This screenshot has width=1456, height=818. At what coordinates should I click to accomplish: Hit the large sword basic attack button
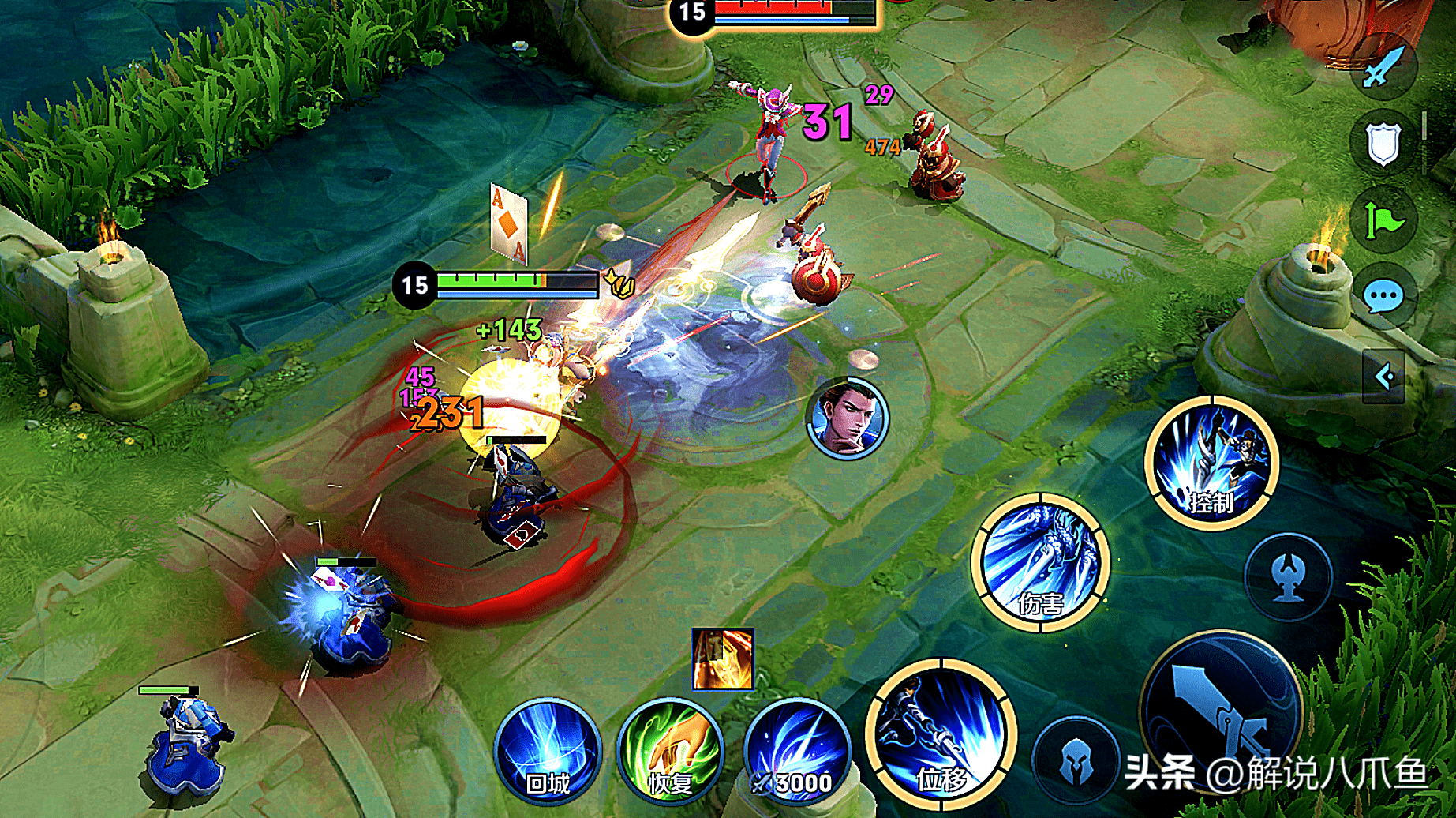coord(1219,711)
